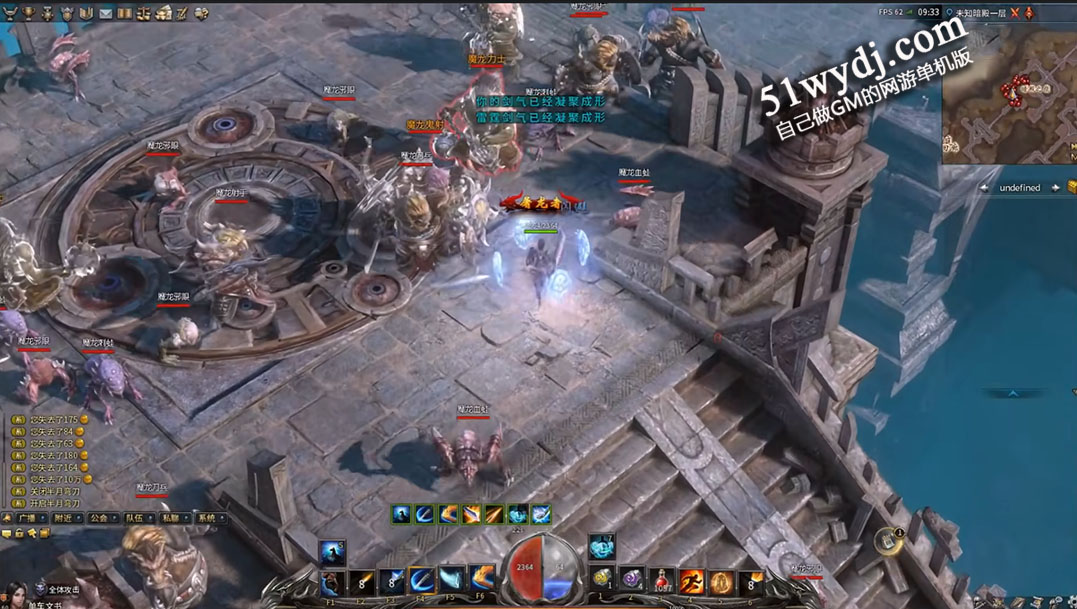The width and height of the screenshot is (1077, 609).
Task: Activate the F6 flaming sword skill
Action: [x=482, y=580]
